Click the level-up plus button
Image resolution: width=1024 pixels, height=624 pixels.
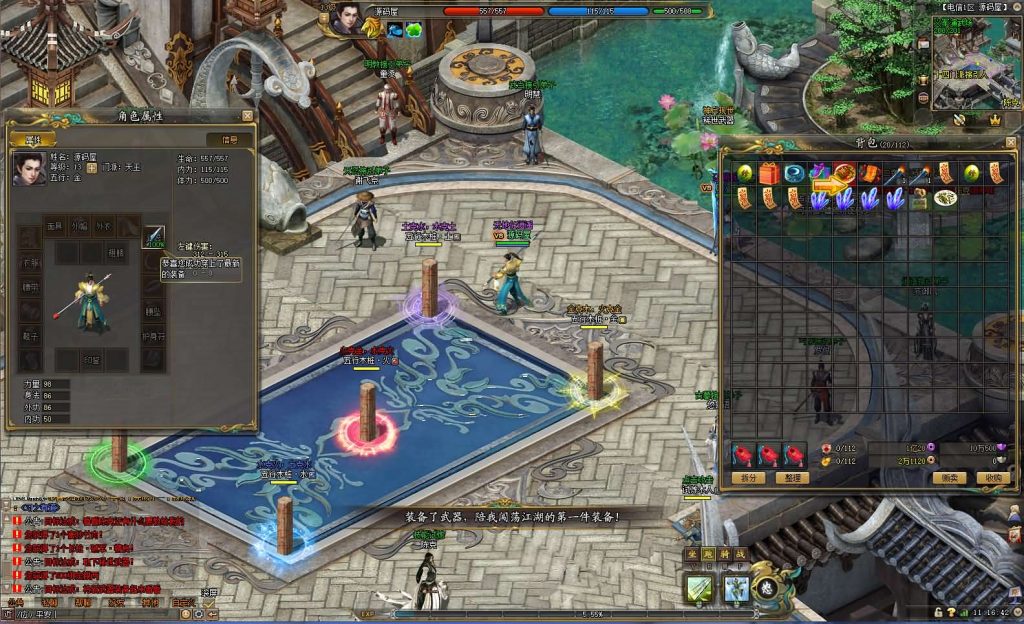click(x=92, y=169)
